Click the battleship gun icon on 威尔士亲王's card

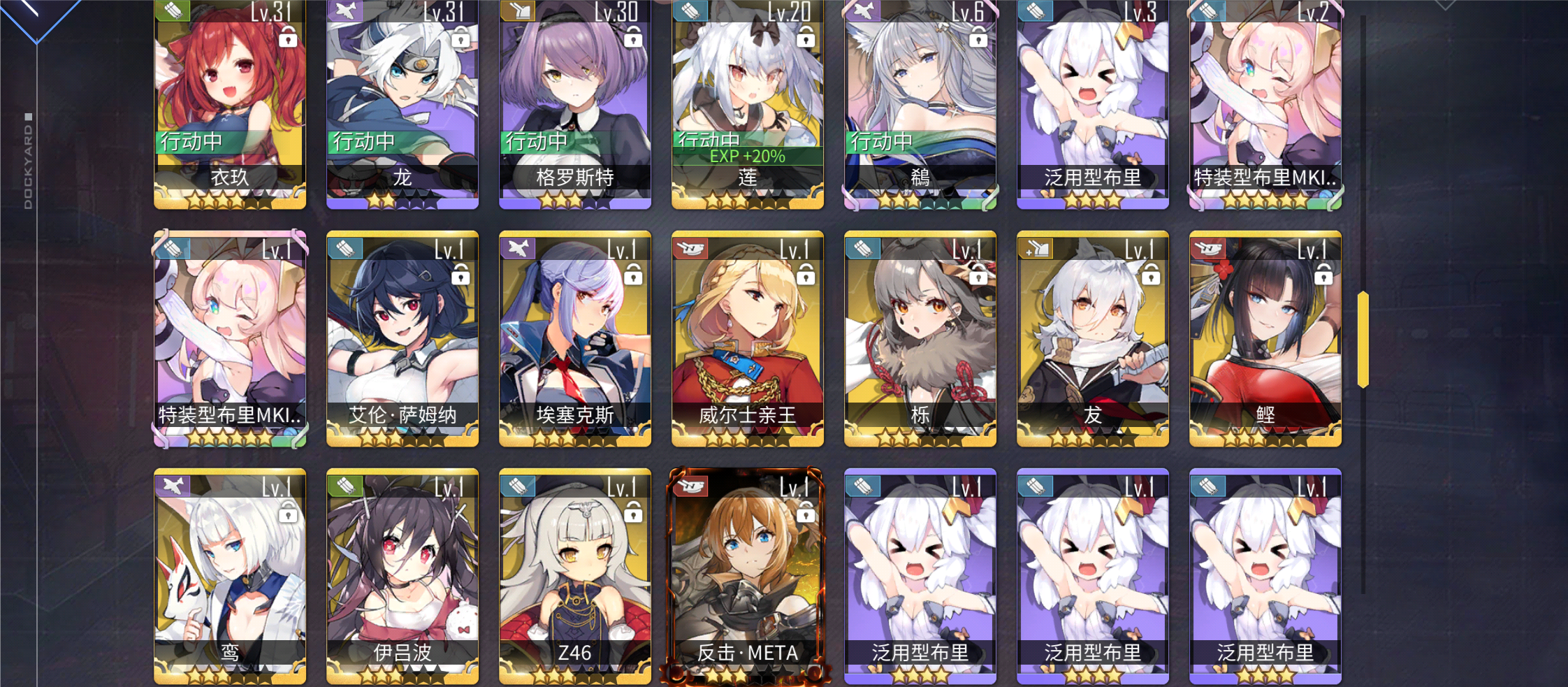point(690,247)
